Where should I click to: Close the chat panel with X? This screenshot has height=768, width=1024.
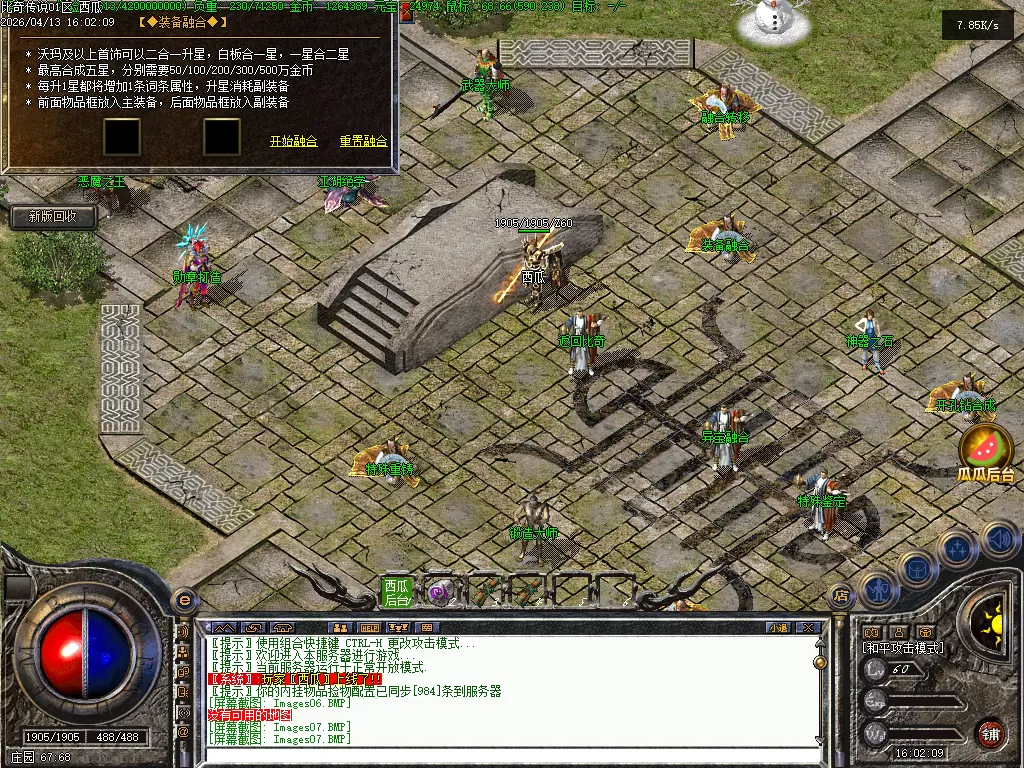[808, 628]
